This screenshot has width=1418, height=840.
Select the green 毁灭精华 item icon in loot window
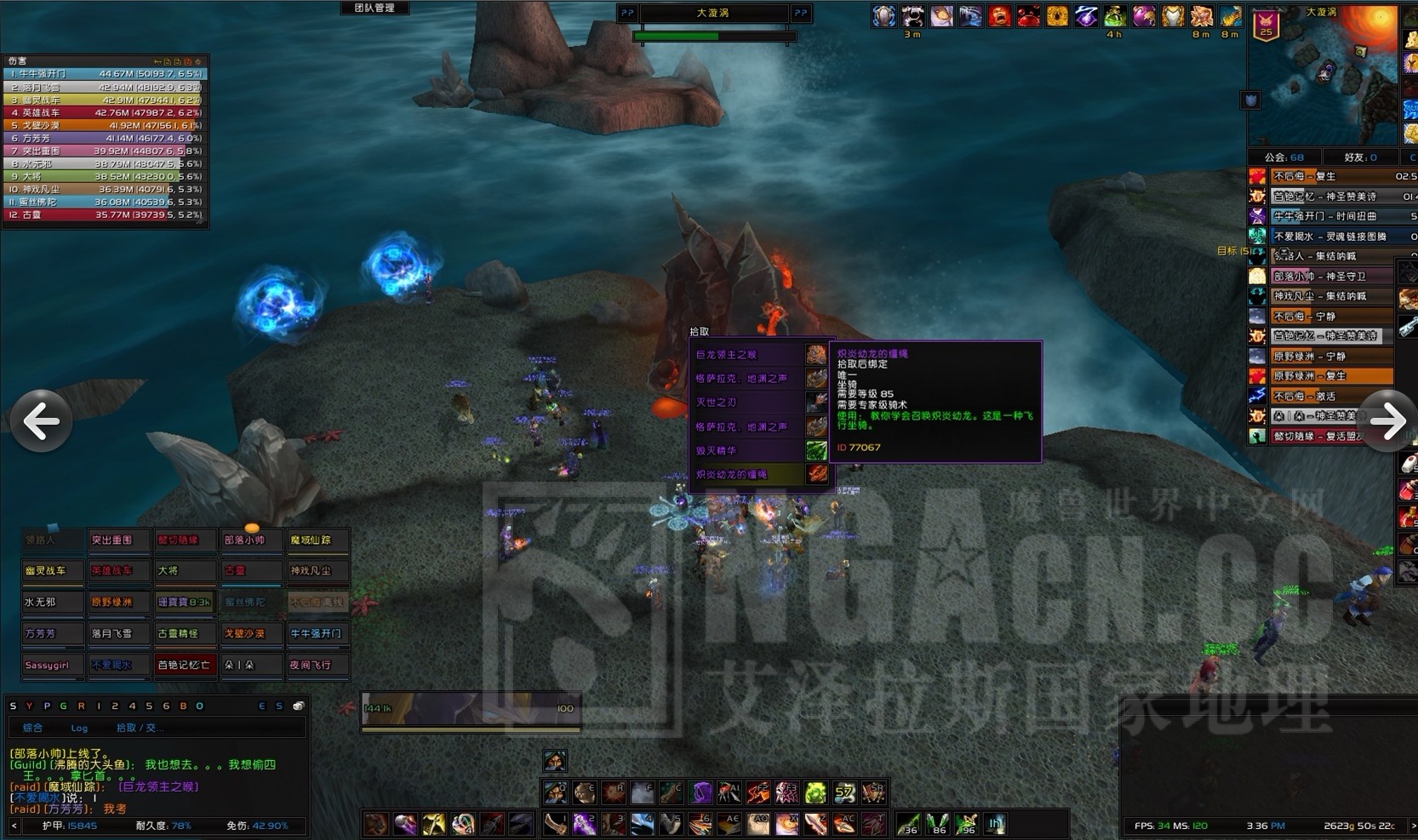pyautogui.click(x=815, y=449)
